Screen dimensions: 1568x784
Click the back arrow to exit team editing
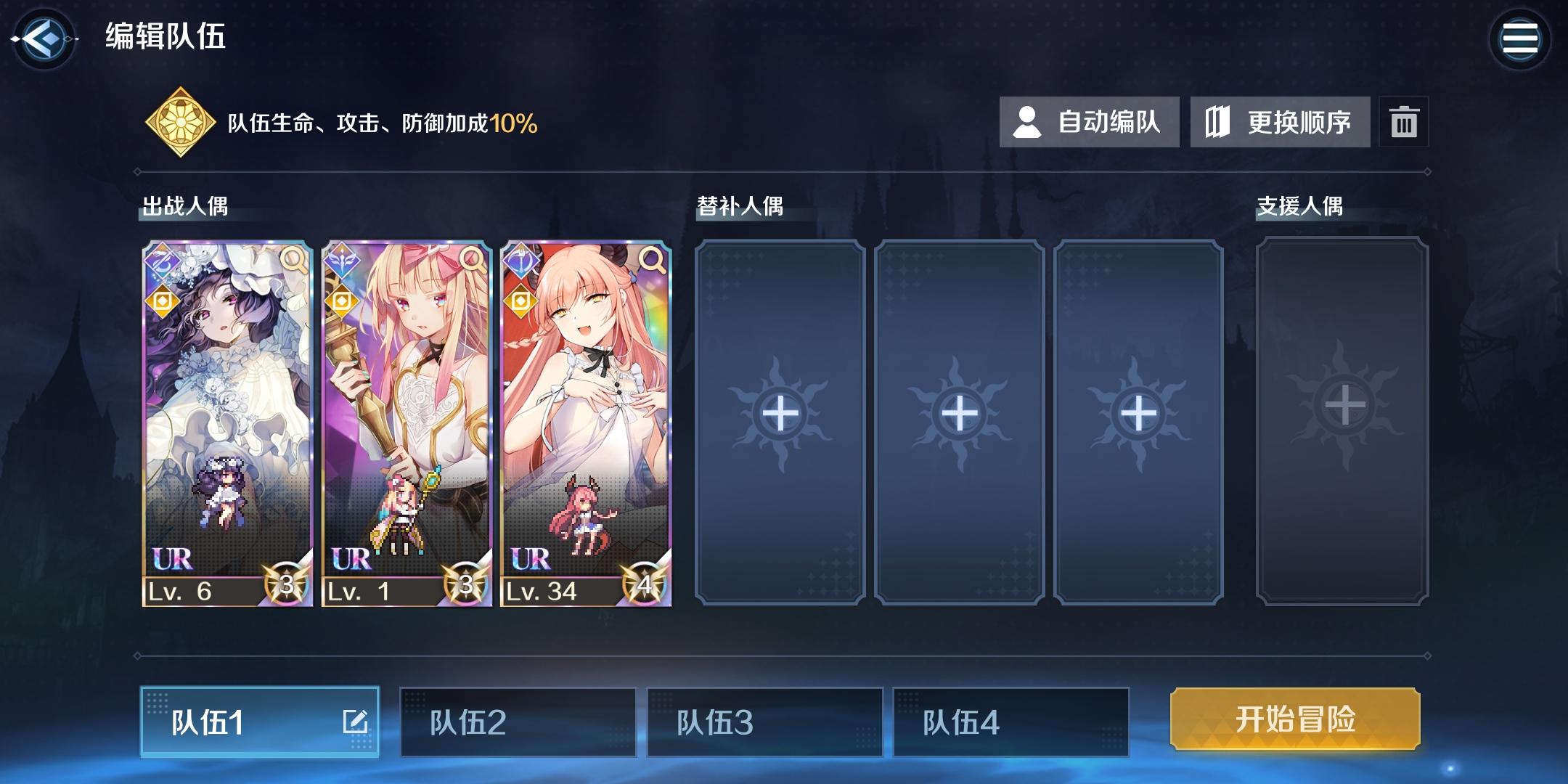pyautogui.click(x=44, y=40)
